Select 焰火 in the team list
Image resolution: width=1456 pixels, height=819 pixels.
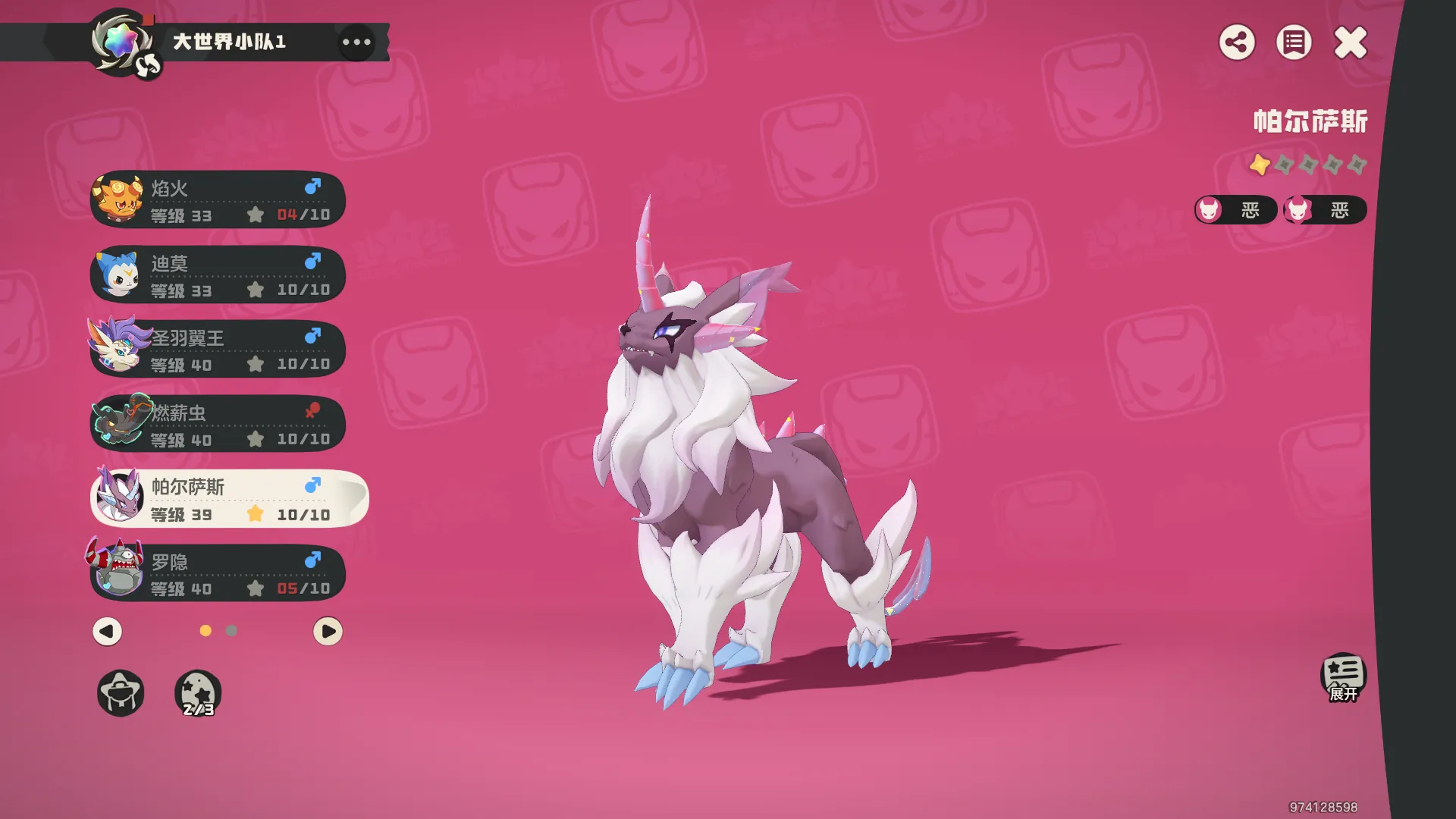[x=218, y=200]
